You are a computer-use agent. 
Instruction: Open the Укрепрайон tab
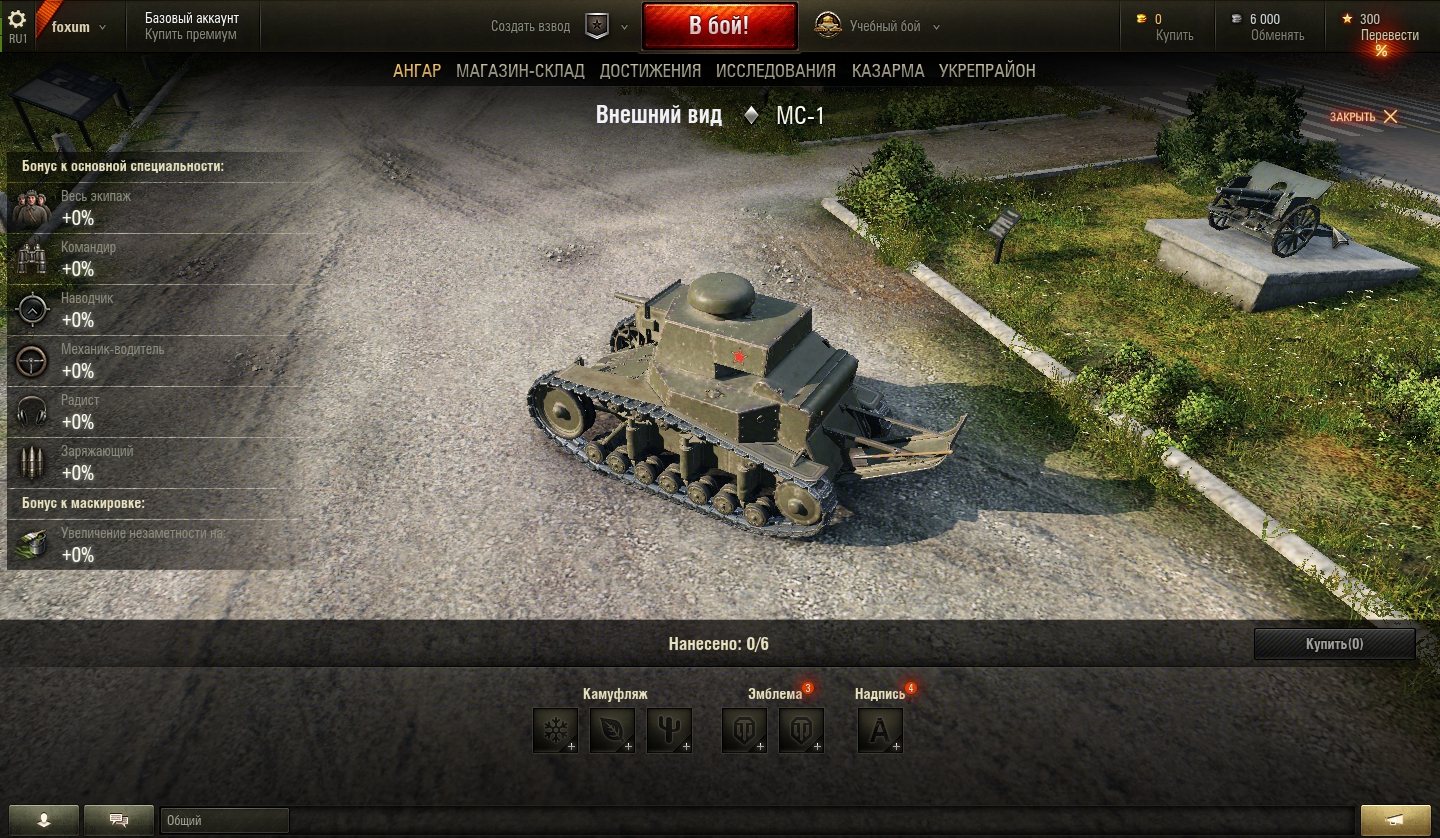(x=987, y=71)
